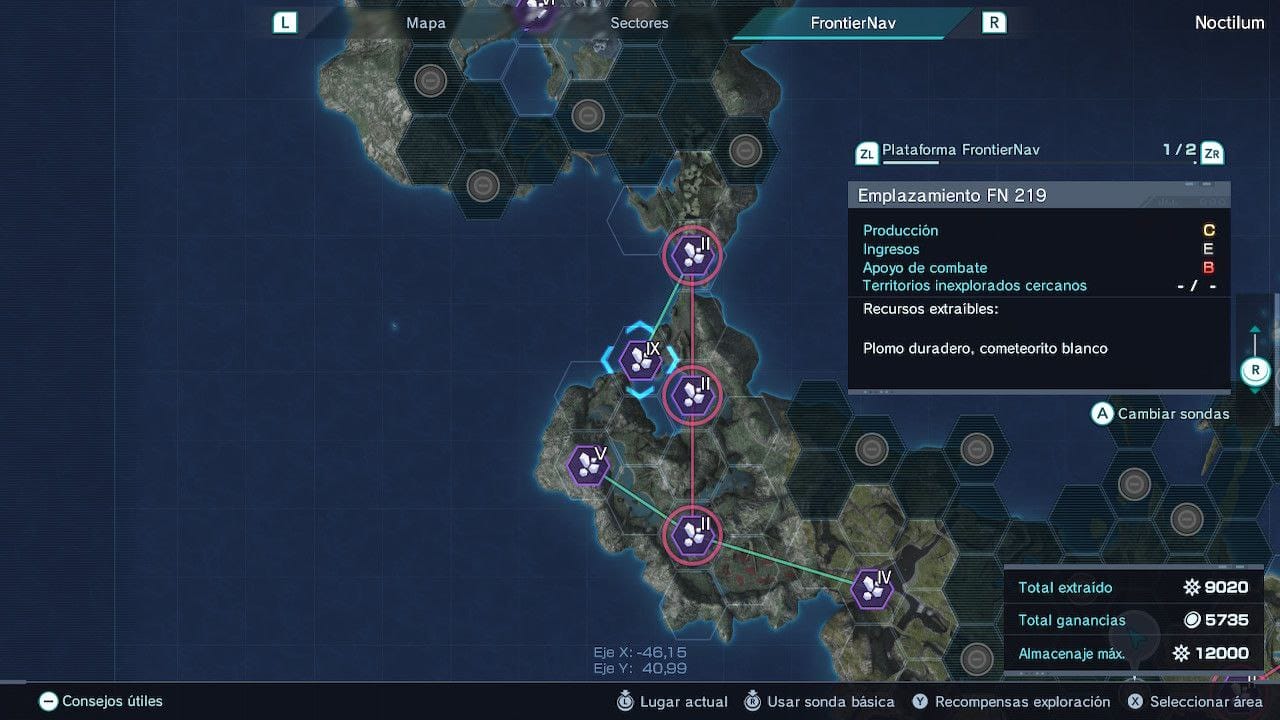Select the level IV probe in the southeast
Screen dimensions: 1280x720
tap(870, 588)
